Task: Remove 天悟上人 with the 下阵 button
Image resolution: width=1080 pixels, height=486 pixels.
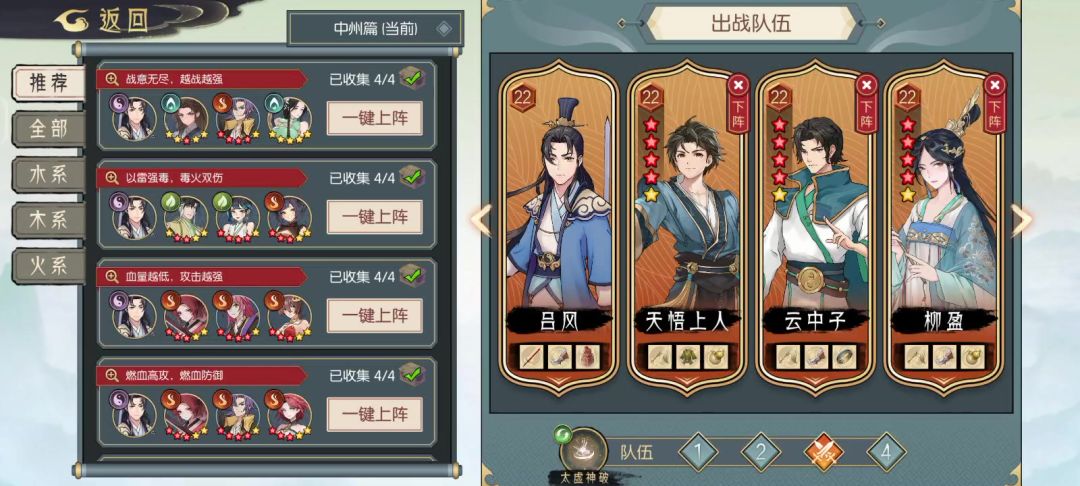Action: (x=738, y=102)
